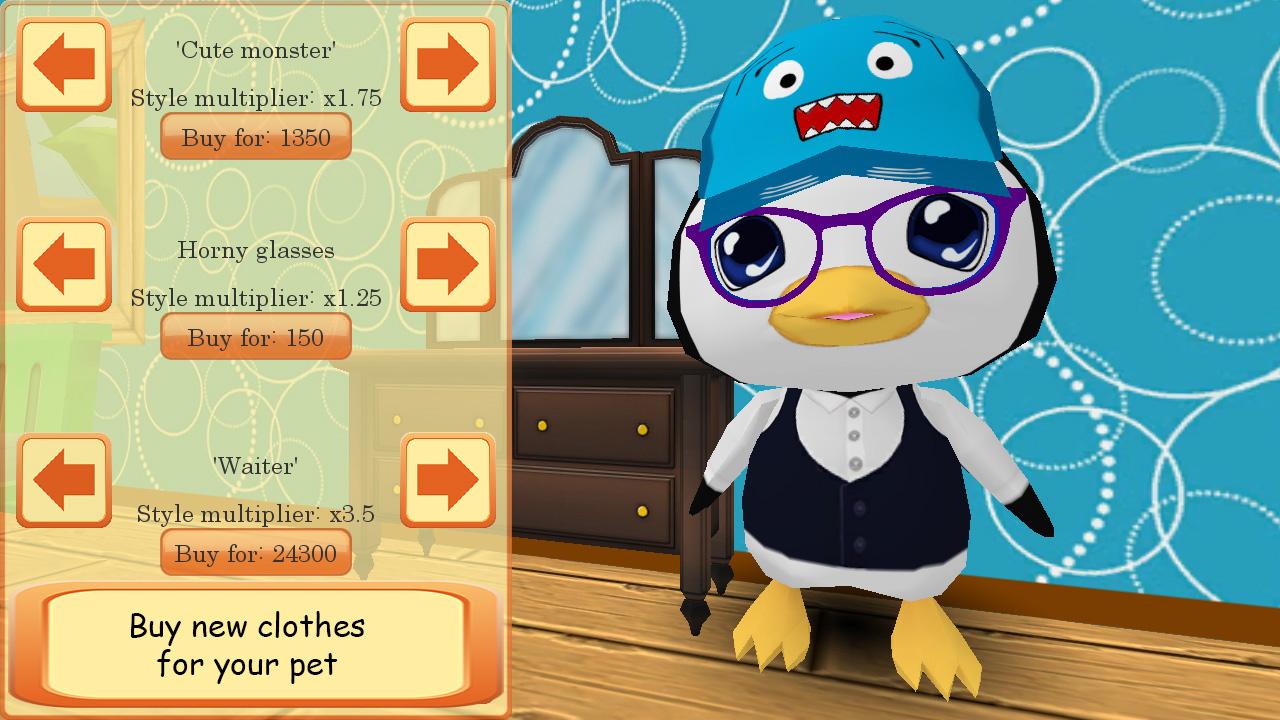
Task: Purchase 'Horny glasses' for 150 coins
Action: point(256,337)
